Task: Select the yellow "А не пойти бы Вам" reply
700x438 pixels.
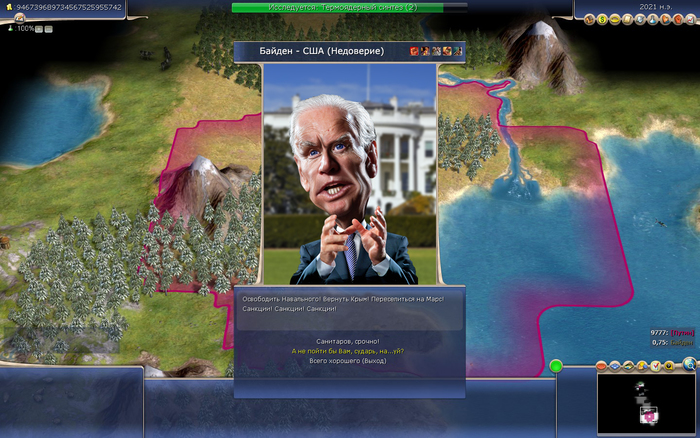Action: 347,351
